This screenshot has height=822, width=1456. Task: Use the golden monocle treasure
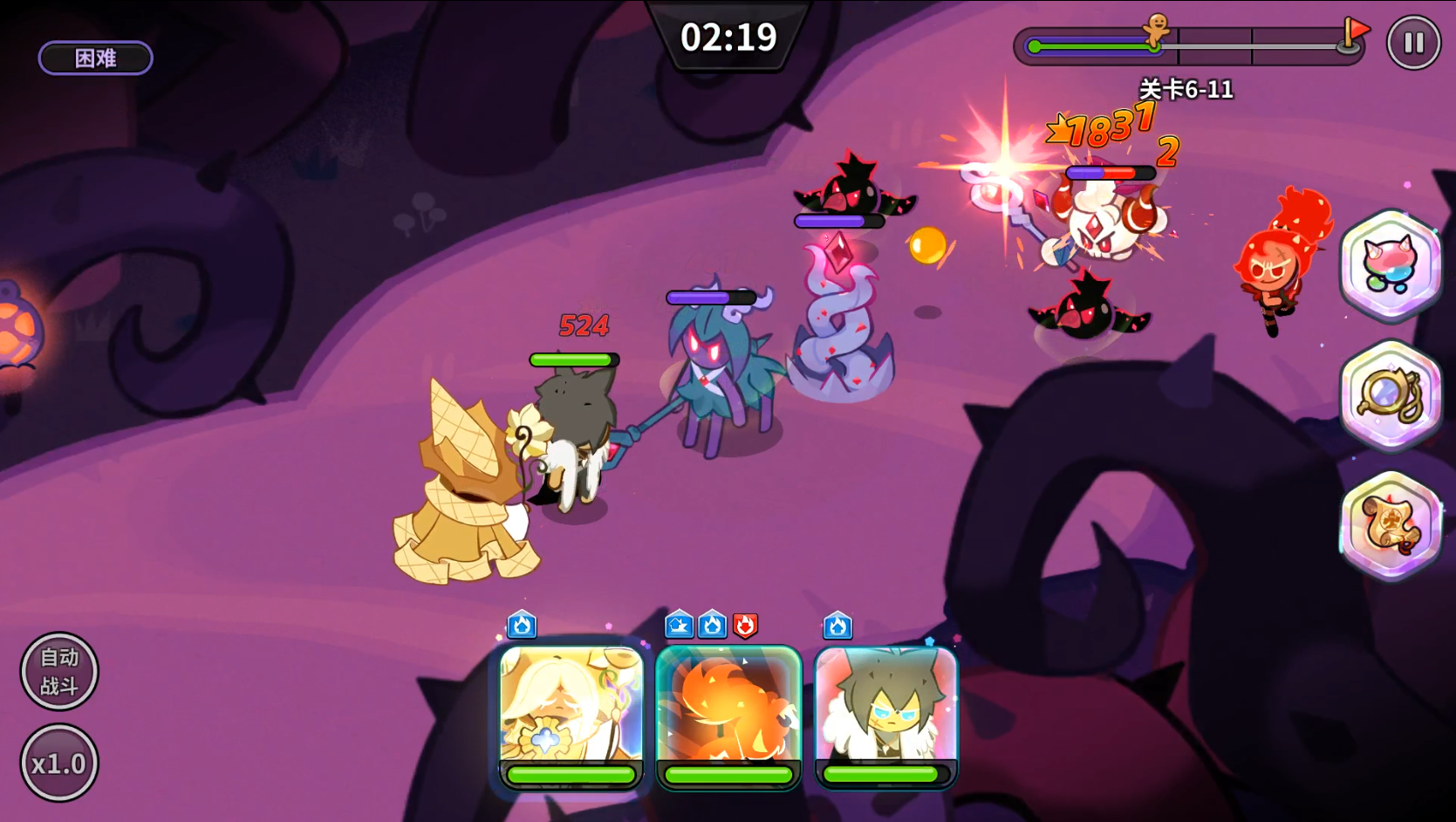click(x=1391, y=395)
